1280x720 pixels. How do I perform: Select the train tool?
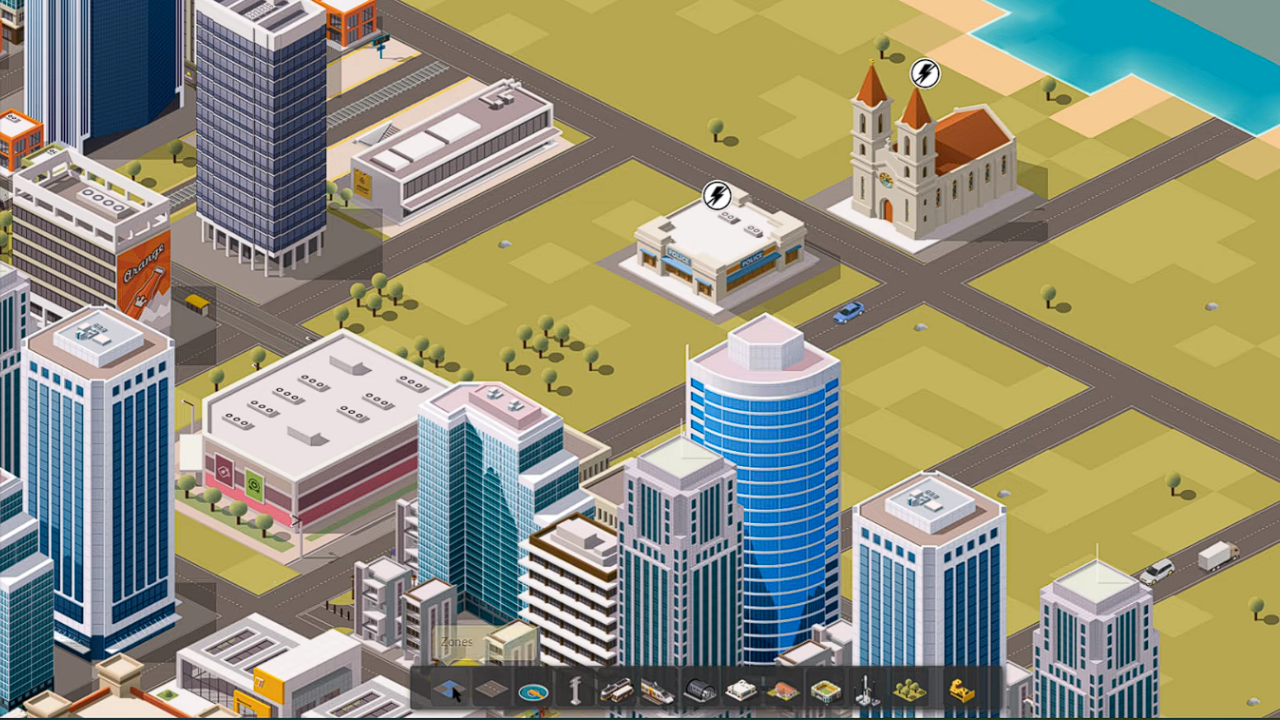click(656, 690)
